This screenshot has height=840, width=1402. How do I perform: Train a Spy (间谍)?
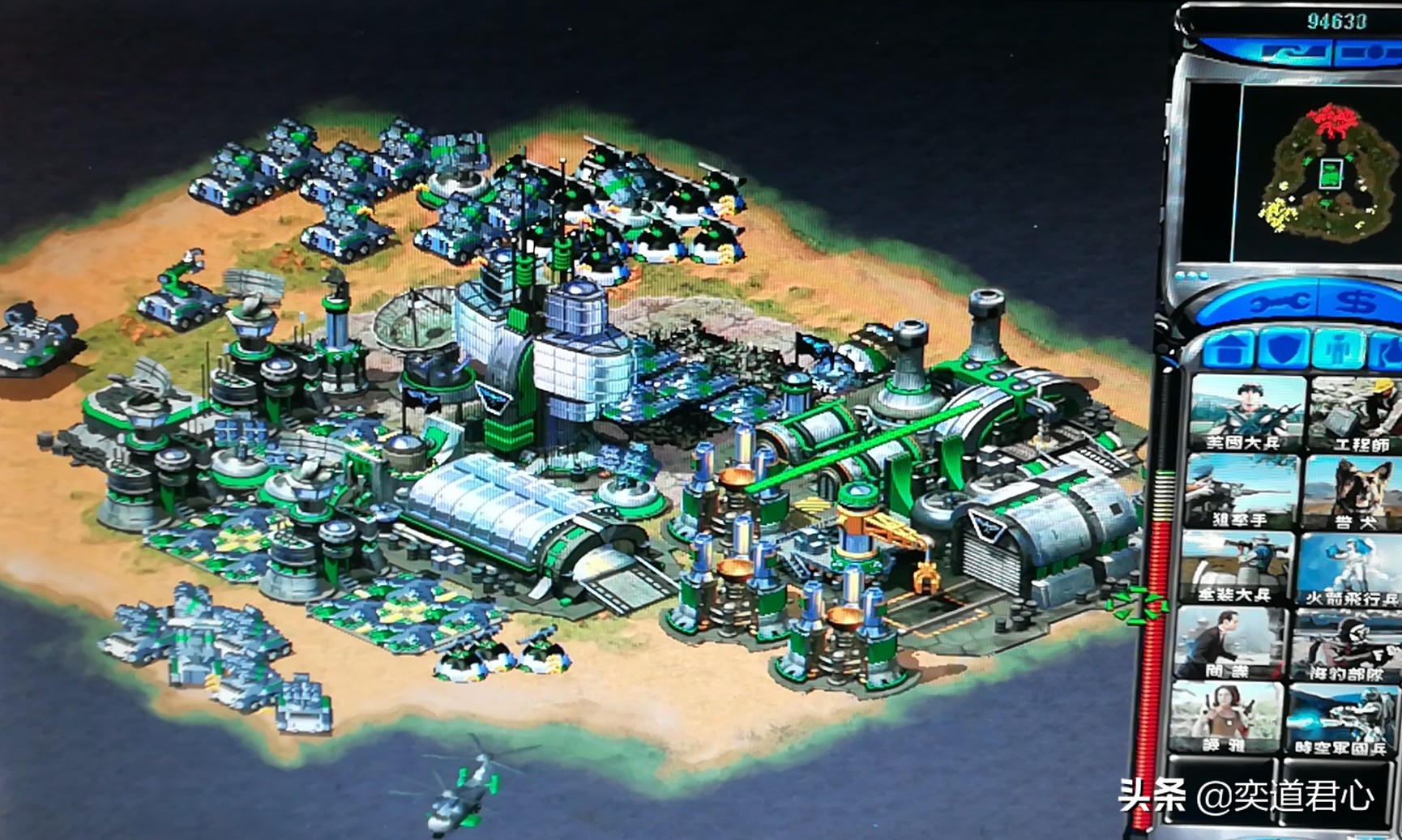pyautogui.click(x=1230, y=642)
